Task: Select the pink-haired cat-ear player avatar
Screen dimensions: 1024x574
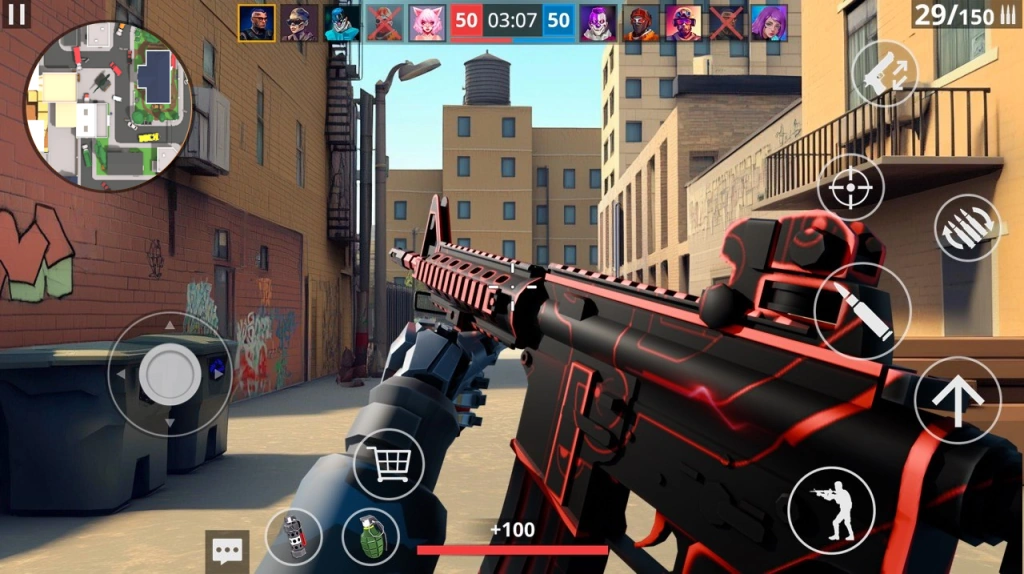Action: click(427, 23)
